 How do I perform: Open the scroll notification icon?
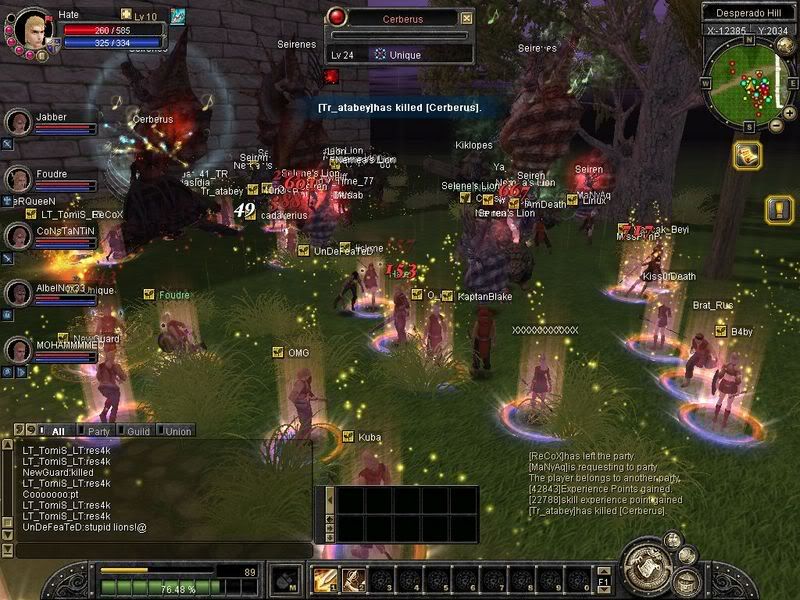746,156
